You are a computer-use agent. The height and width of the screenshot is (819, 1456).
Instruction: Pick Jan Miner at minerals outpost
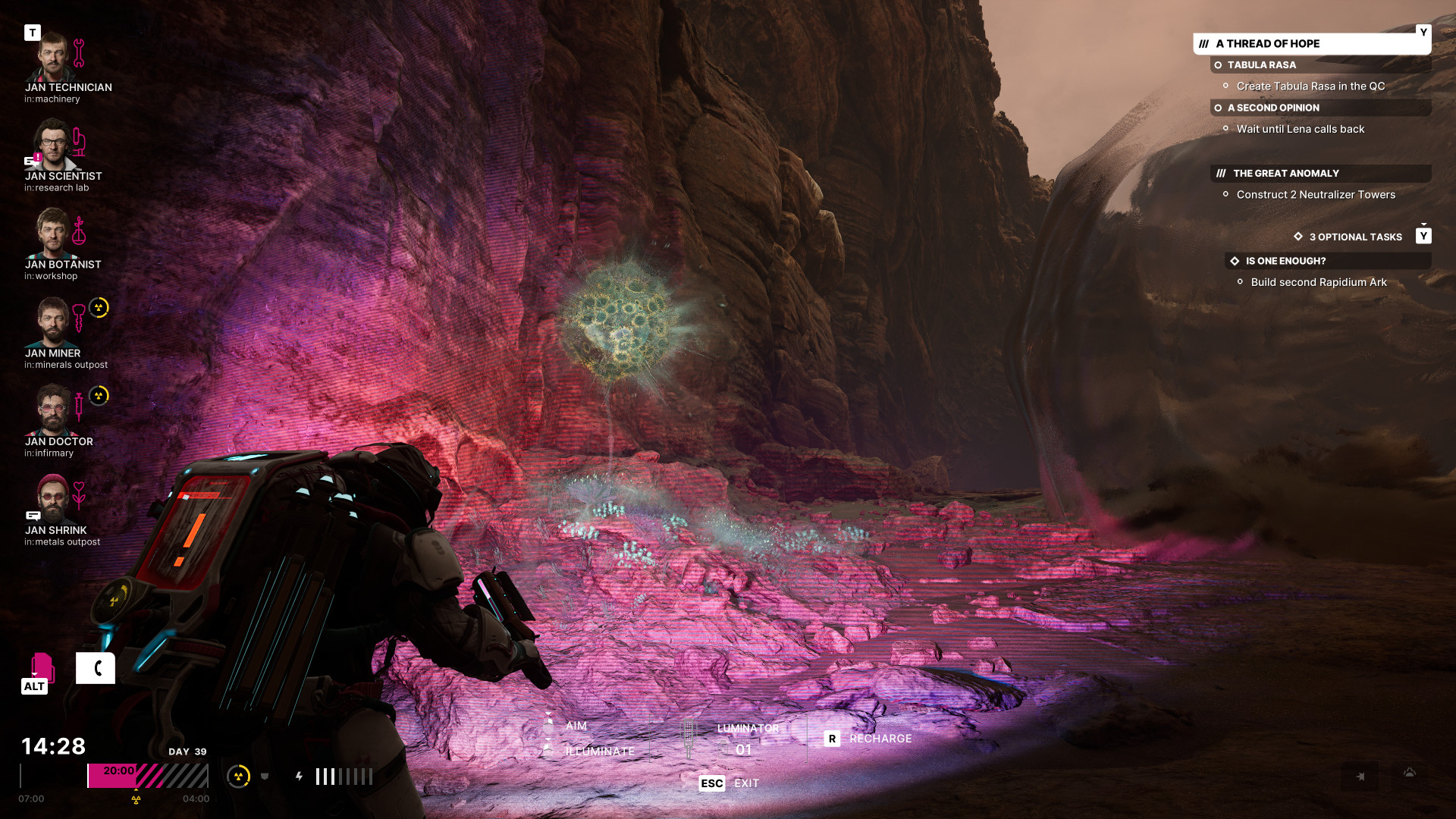[x=52, y=322]
